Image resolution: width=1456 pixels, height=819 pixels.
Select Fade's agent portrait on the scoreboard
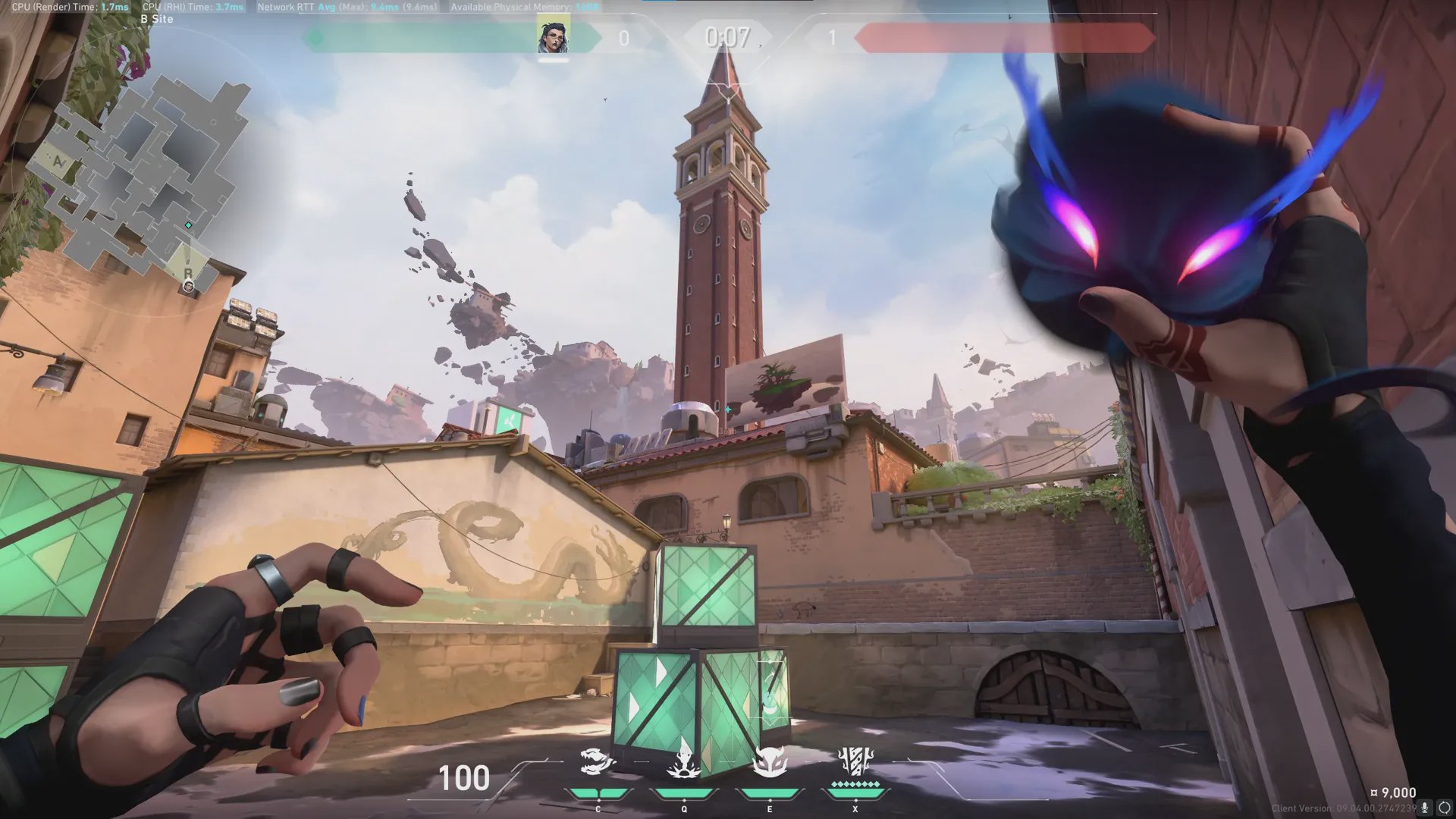point(554,36)
